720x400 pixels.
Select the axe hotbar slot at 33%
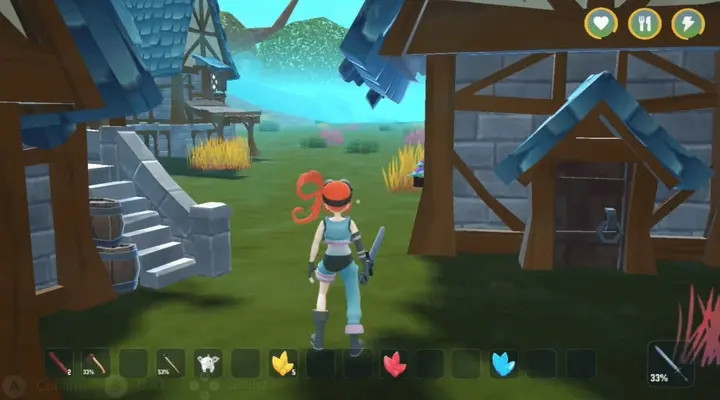(x=96, y=364)
